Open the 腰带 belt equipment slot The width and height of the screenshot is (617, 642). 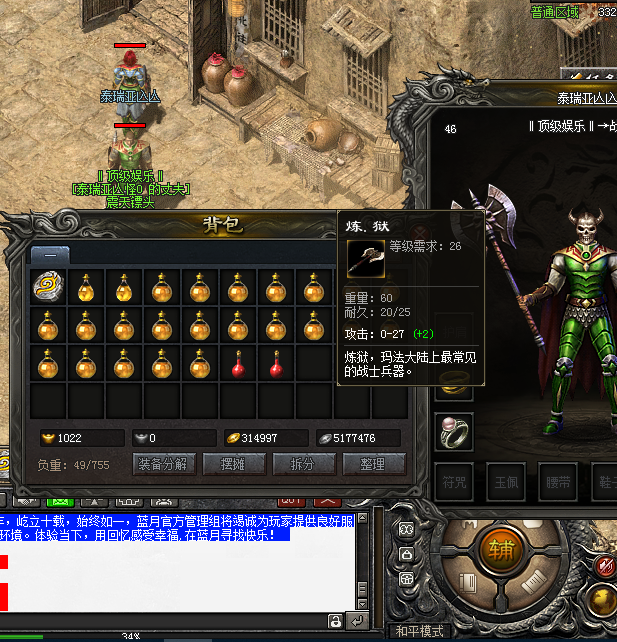coord(559,481)
